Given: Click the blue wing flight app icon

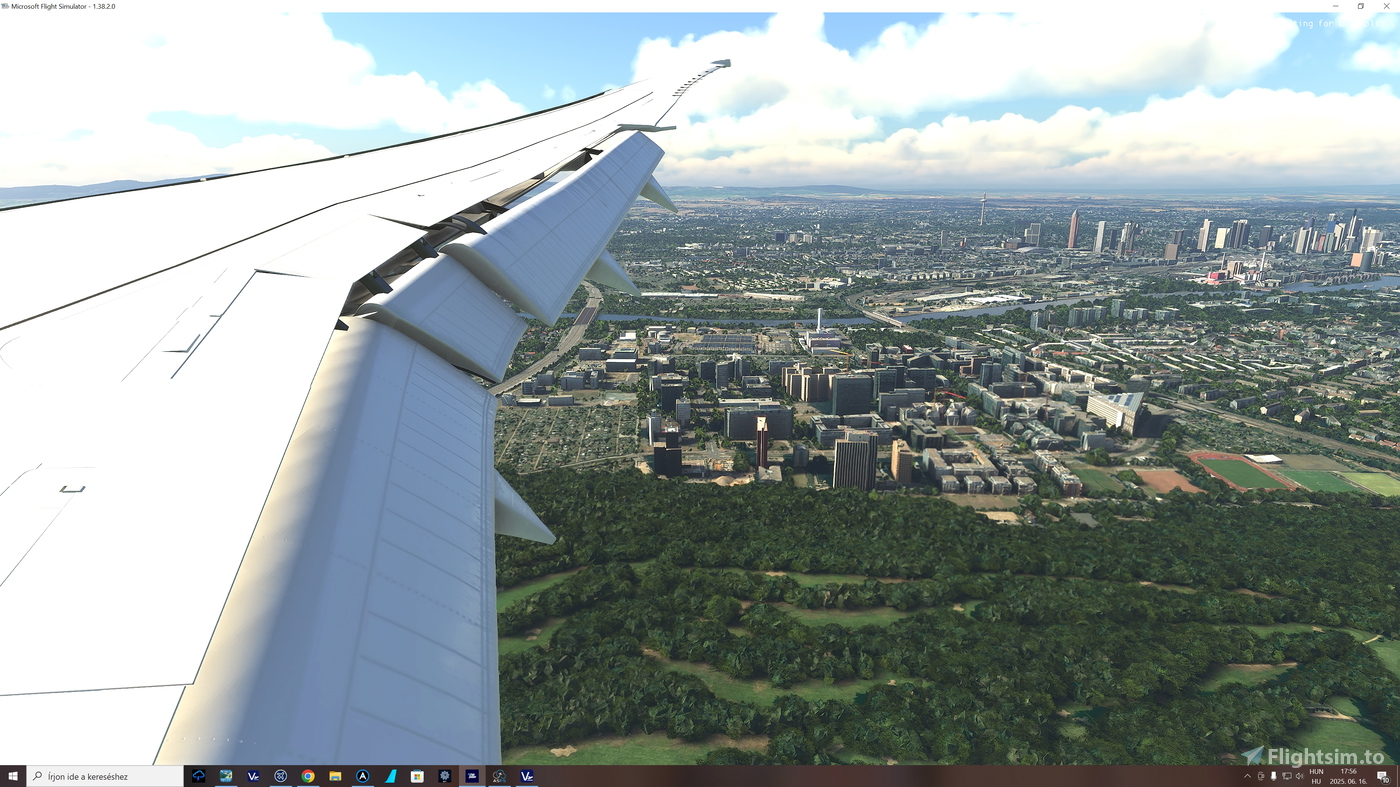Looking at the screenshot, I should click(x=391, y=774).
